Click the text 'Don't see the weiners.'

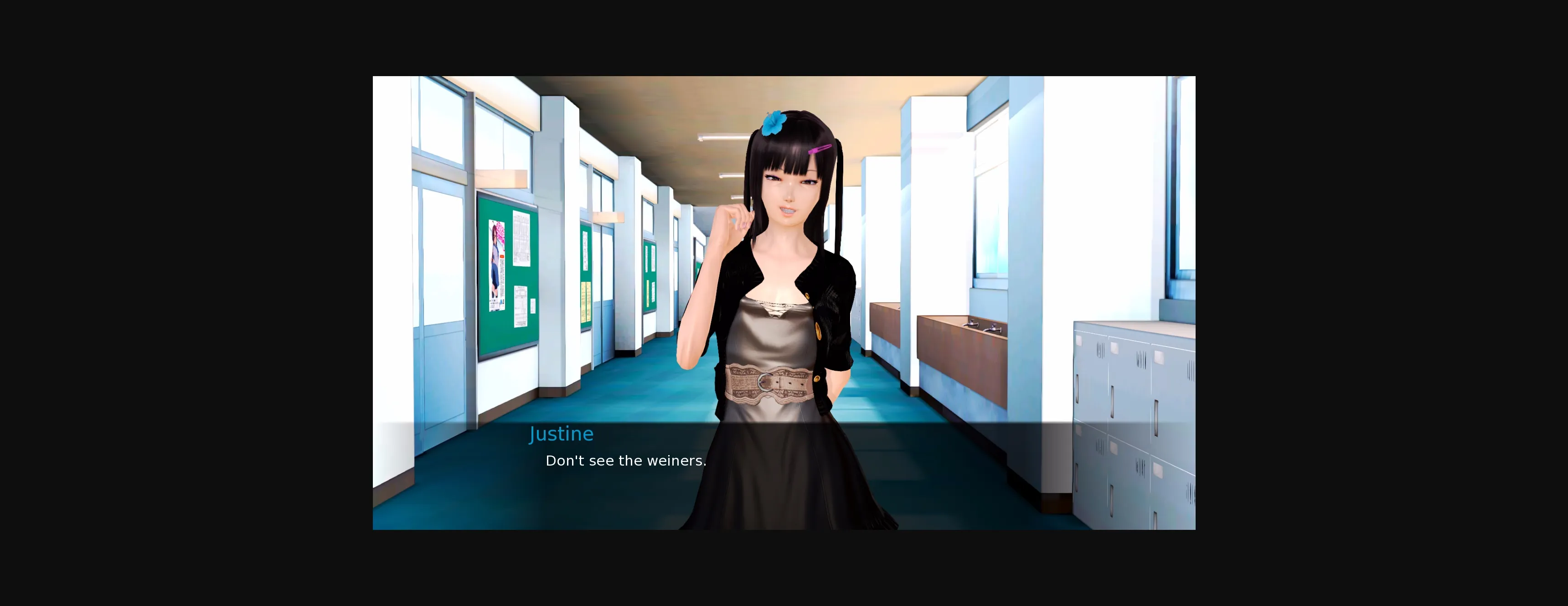click(626, 461)
